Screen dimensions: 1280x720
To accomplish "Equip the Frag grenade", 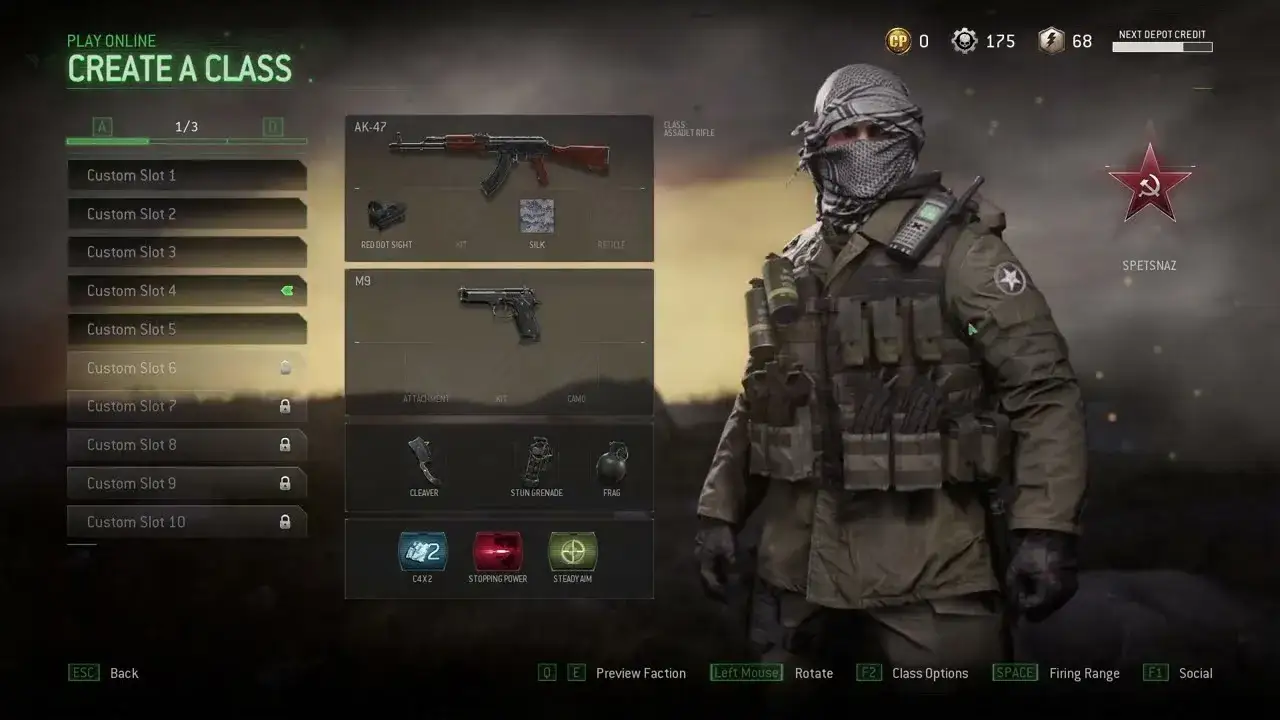I will click(613, 460).
